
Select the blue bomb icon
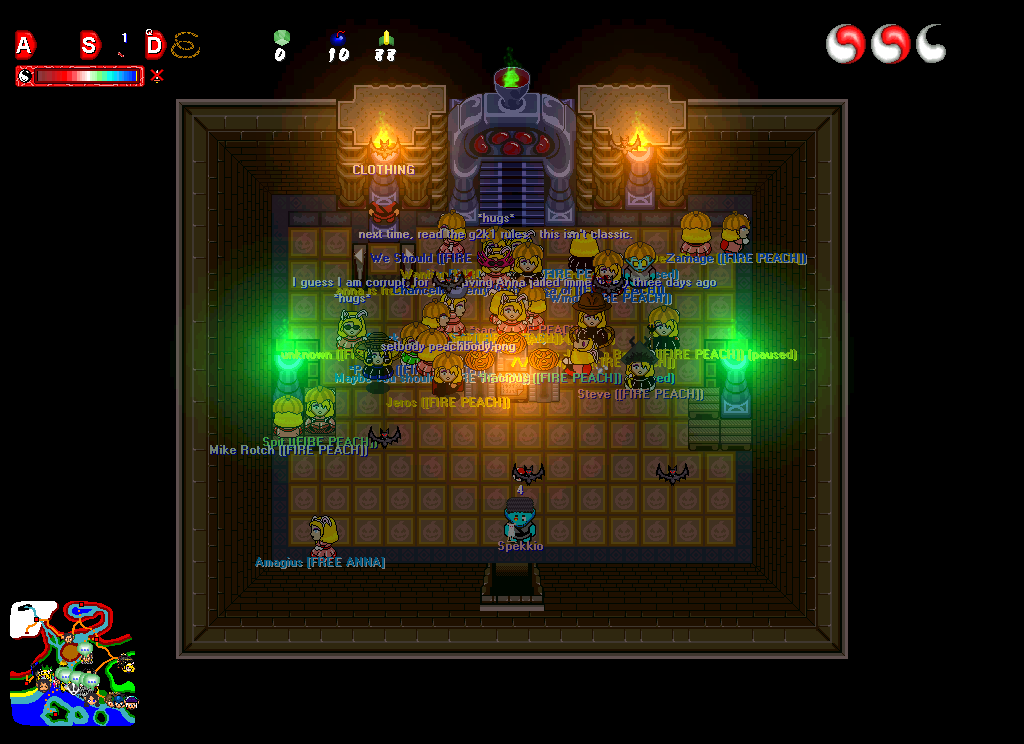pyautogui.click(x=338, y=38)
